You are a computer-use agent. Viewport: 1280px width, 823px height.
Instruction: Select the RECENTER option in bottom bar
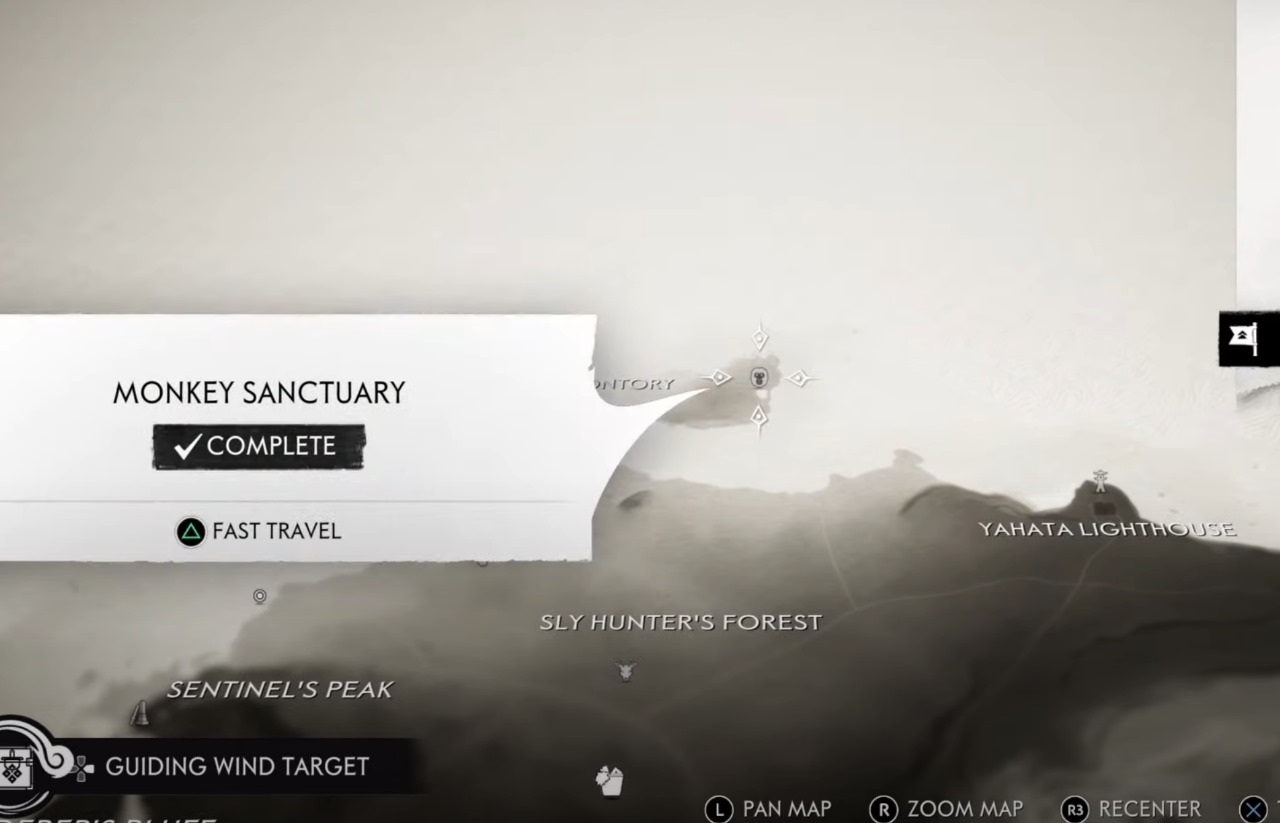(1148, 809)
